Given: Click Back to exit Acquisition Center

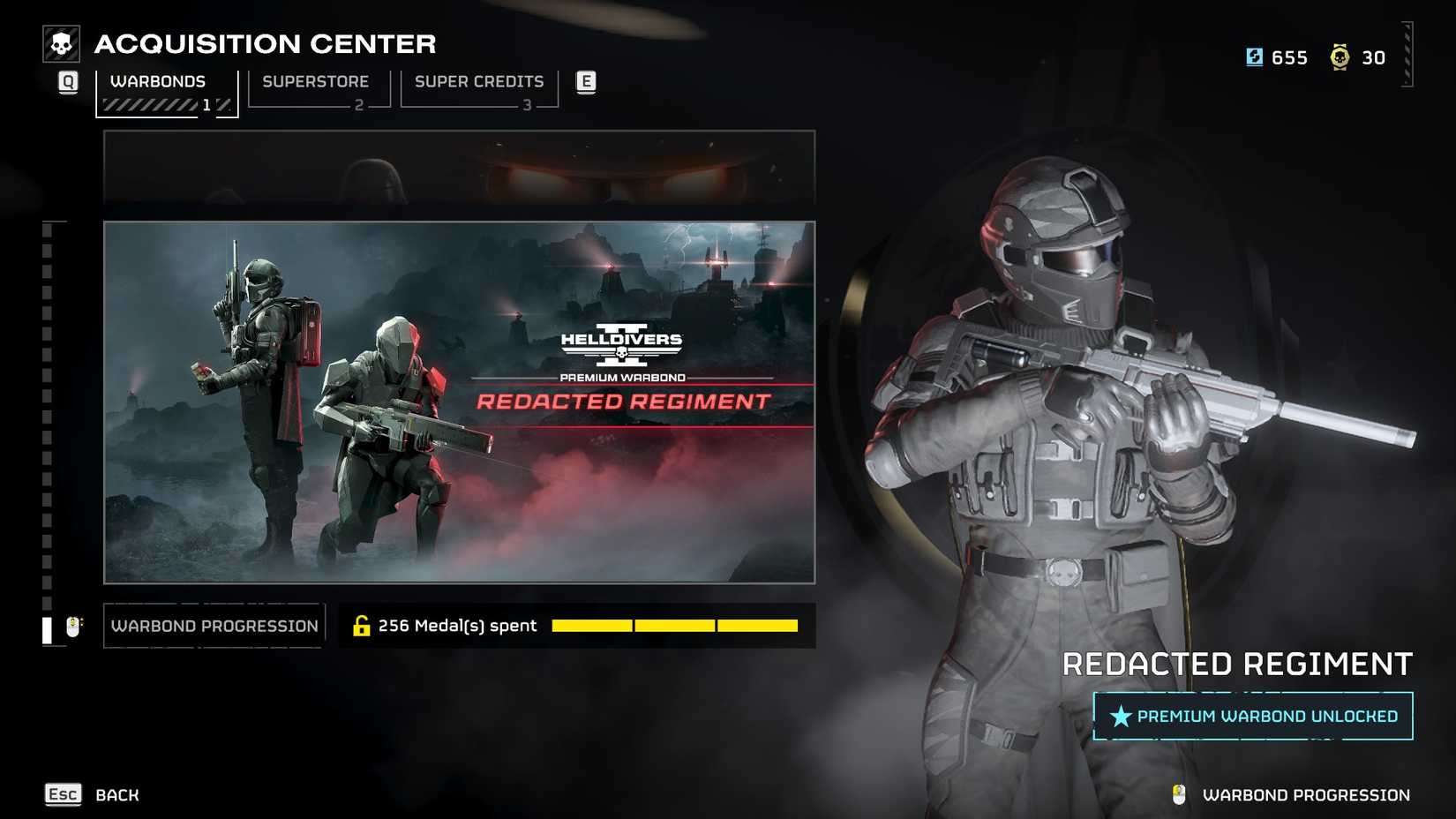Looking at the screenshot, I should (x=116, y=794).
